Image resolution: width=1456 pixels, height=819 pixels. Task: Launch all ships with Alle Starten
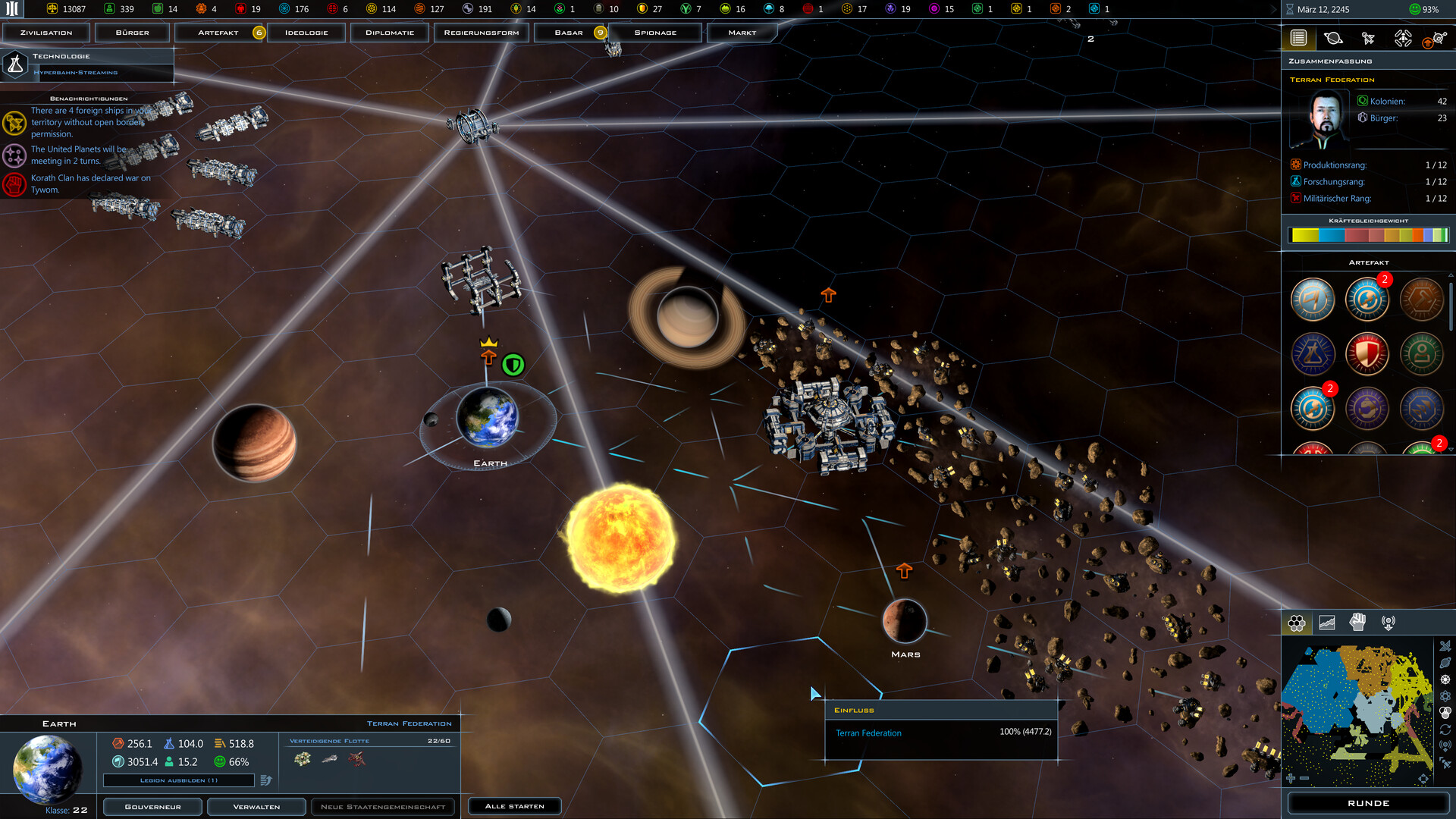coord(514,806)
